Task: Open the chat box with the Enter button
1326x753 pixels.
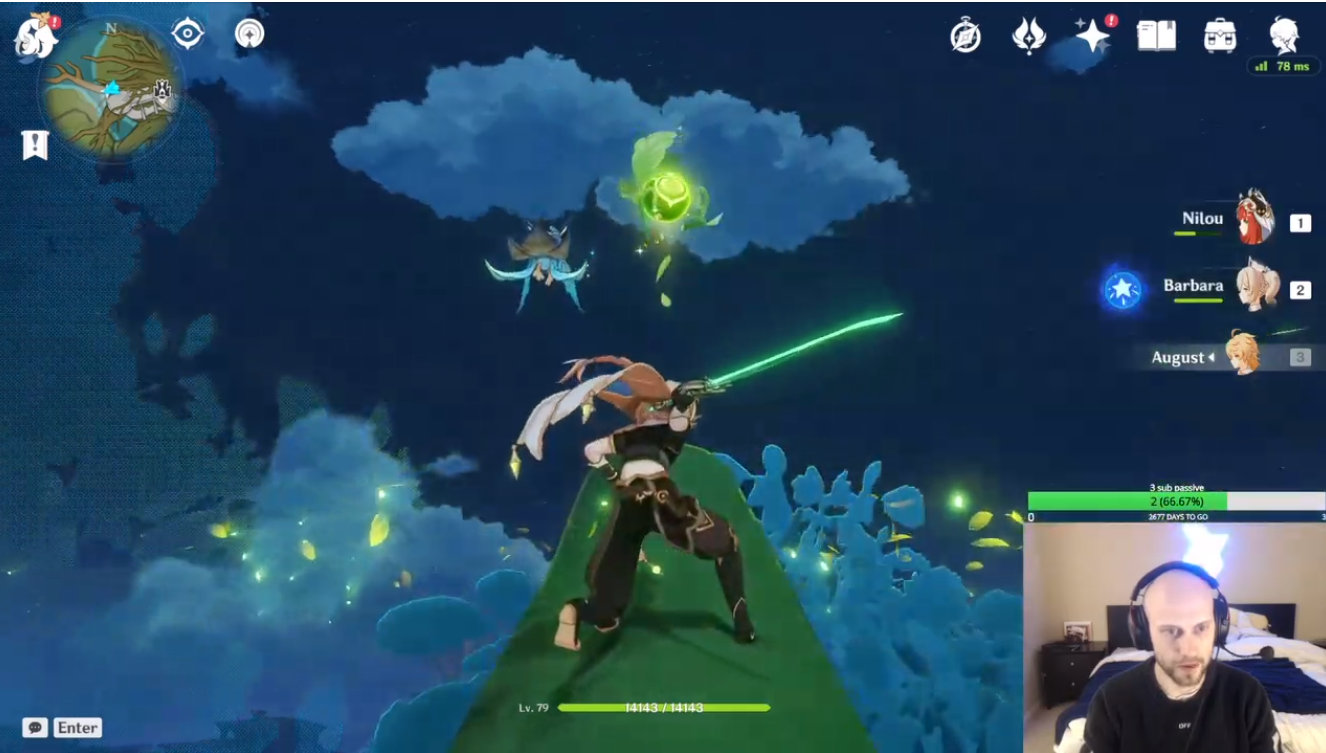Action: pyautogui.click(x=62, y=728)
